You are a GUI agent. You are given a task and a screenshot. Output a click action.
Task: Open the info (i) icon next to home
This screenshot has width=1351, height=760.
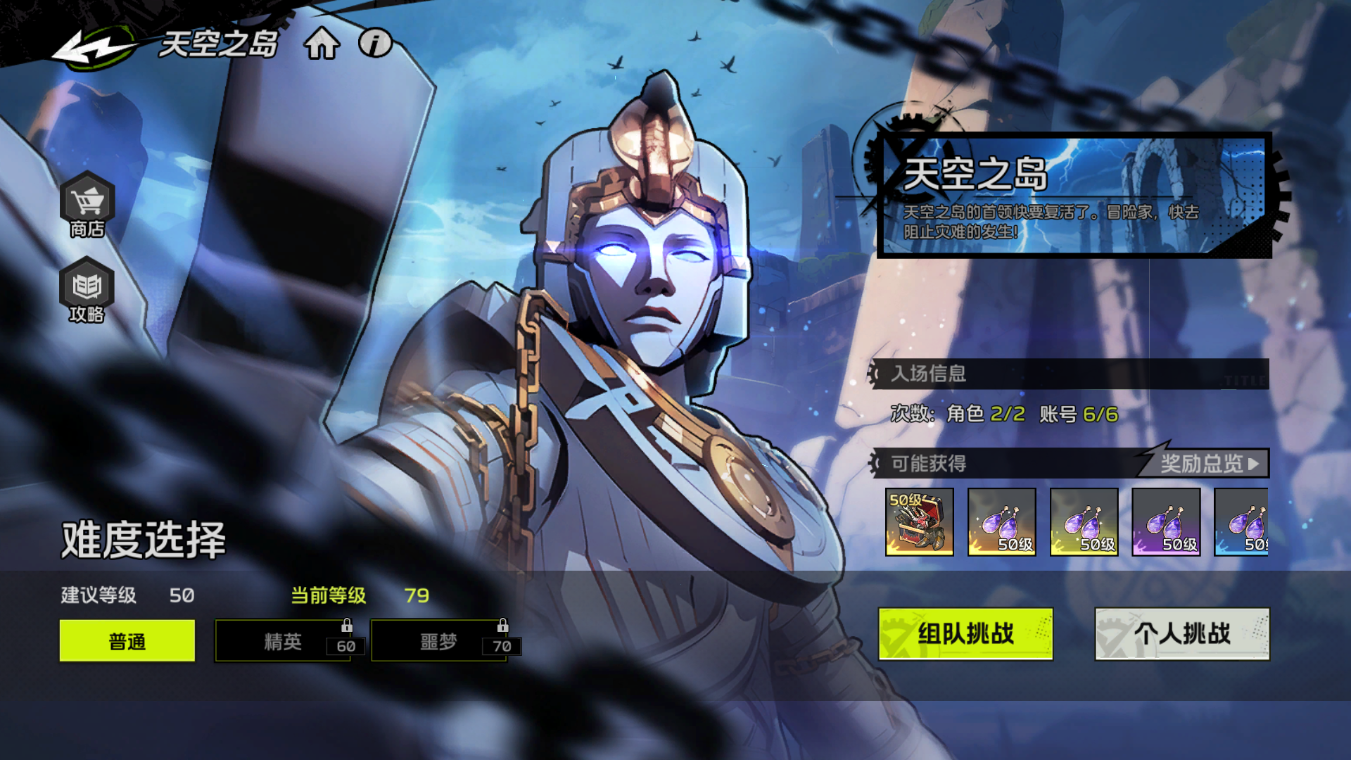[x=377, y=45]
